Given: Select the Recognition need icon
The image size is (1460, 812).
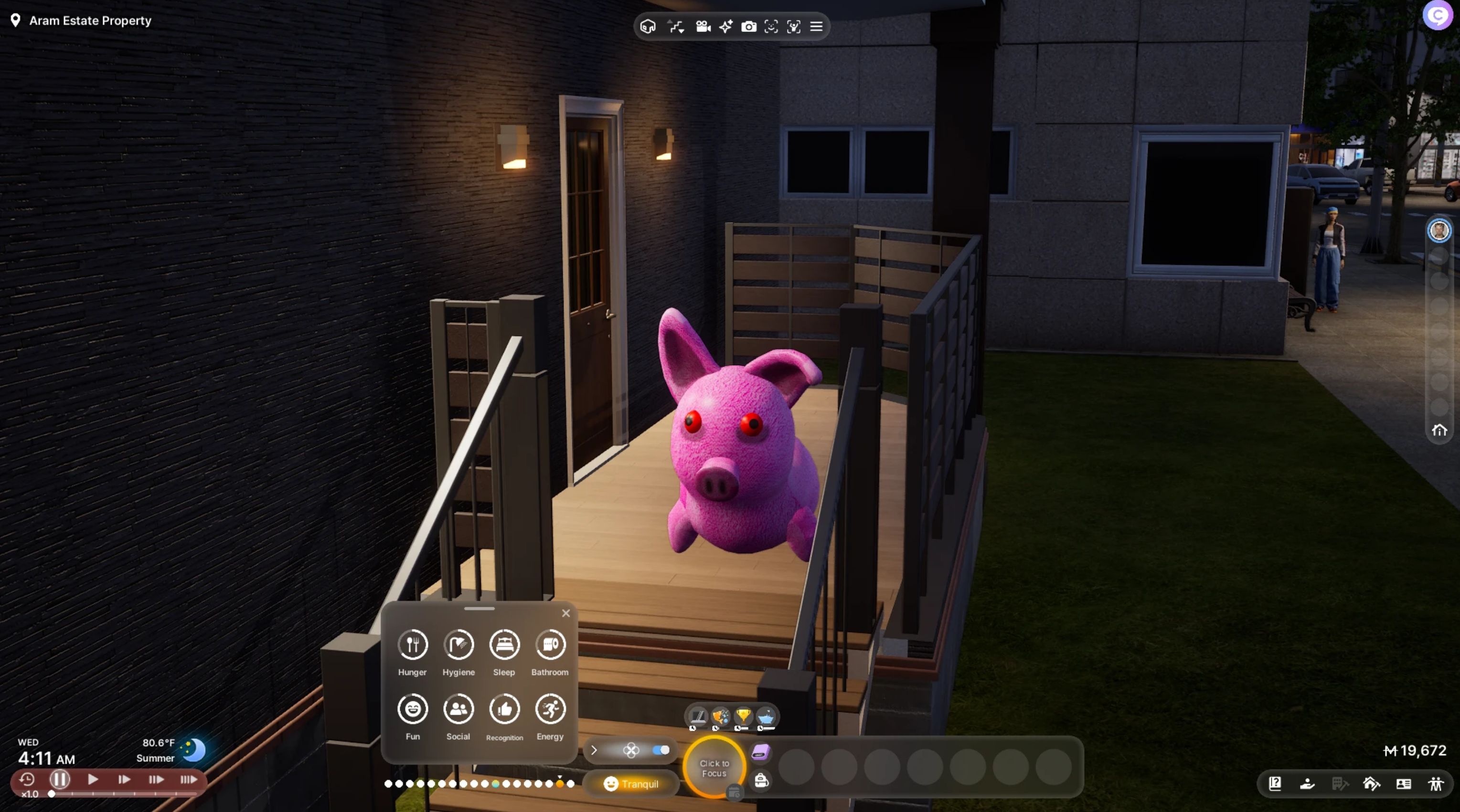Looking at the screenshot, I should pyautogui.click(x=504, y=709).
